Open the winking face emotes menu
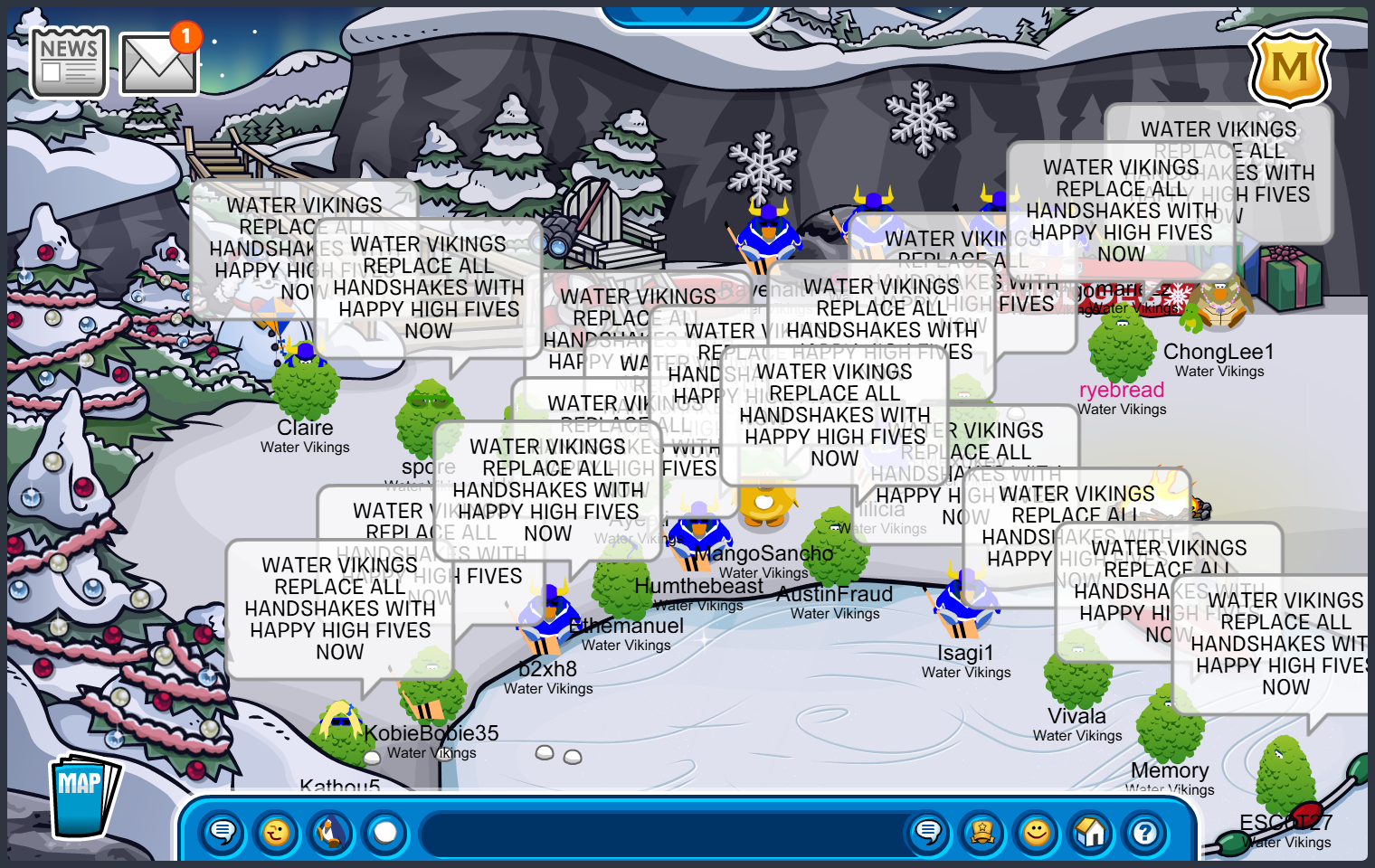 (277, 831)
